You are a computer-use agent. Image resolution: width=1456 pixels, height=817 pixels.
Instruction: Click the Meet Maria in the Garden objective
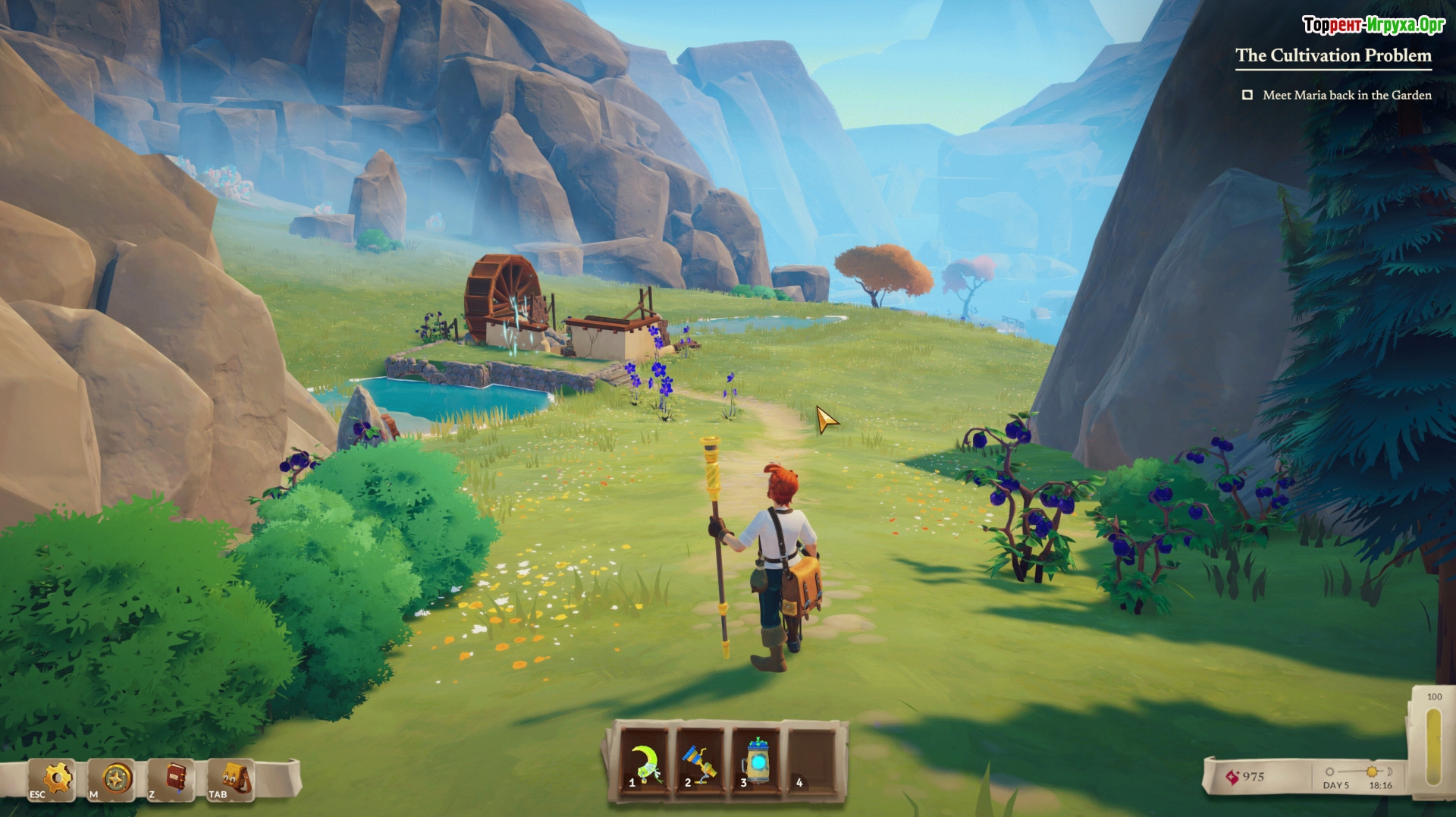click(1346, 95)
